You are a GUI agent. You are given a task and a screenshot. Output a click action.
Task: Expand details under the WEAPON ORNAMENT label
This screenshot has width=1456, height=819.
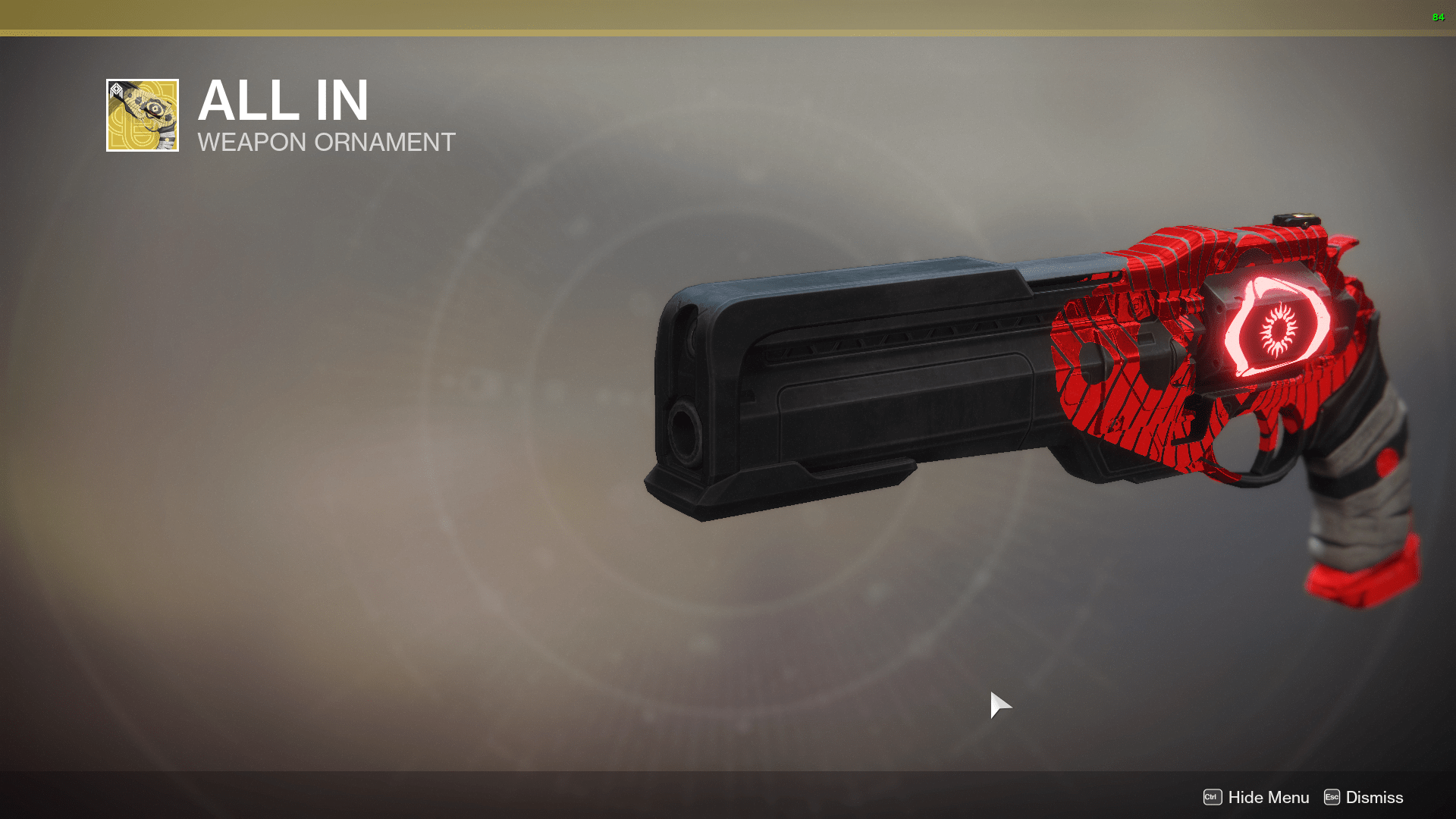[x=326, y=143]
